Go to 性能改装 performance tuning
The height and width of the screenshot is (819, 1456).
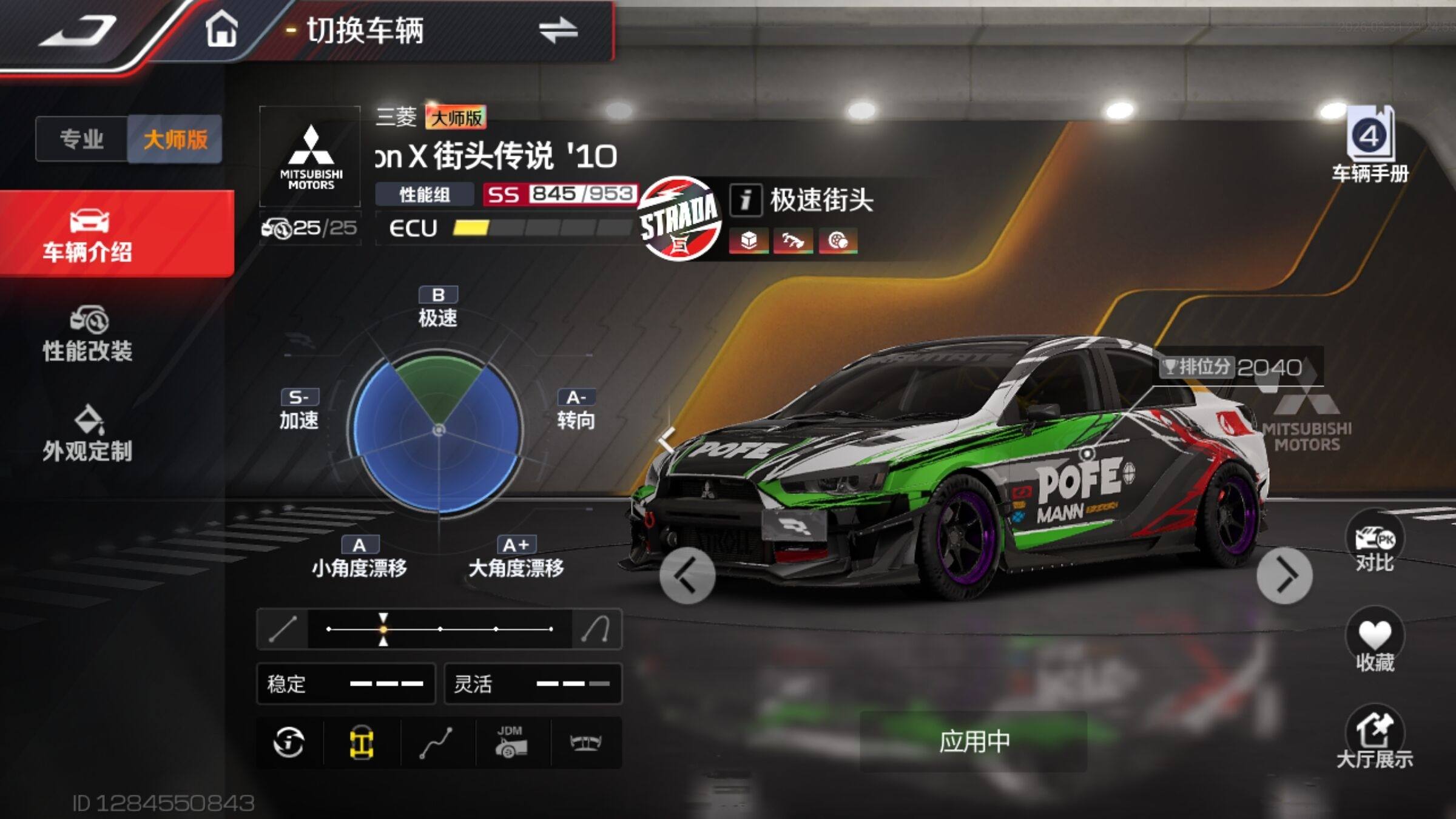point(88,334)
